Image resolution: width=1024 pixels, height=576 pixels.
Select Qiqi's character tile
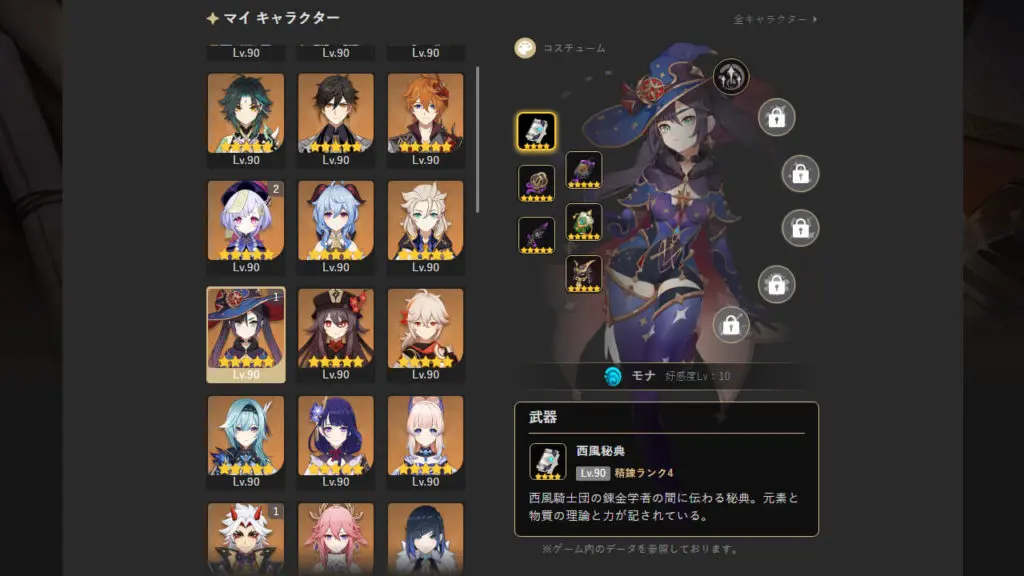246,226
